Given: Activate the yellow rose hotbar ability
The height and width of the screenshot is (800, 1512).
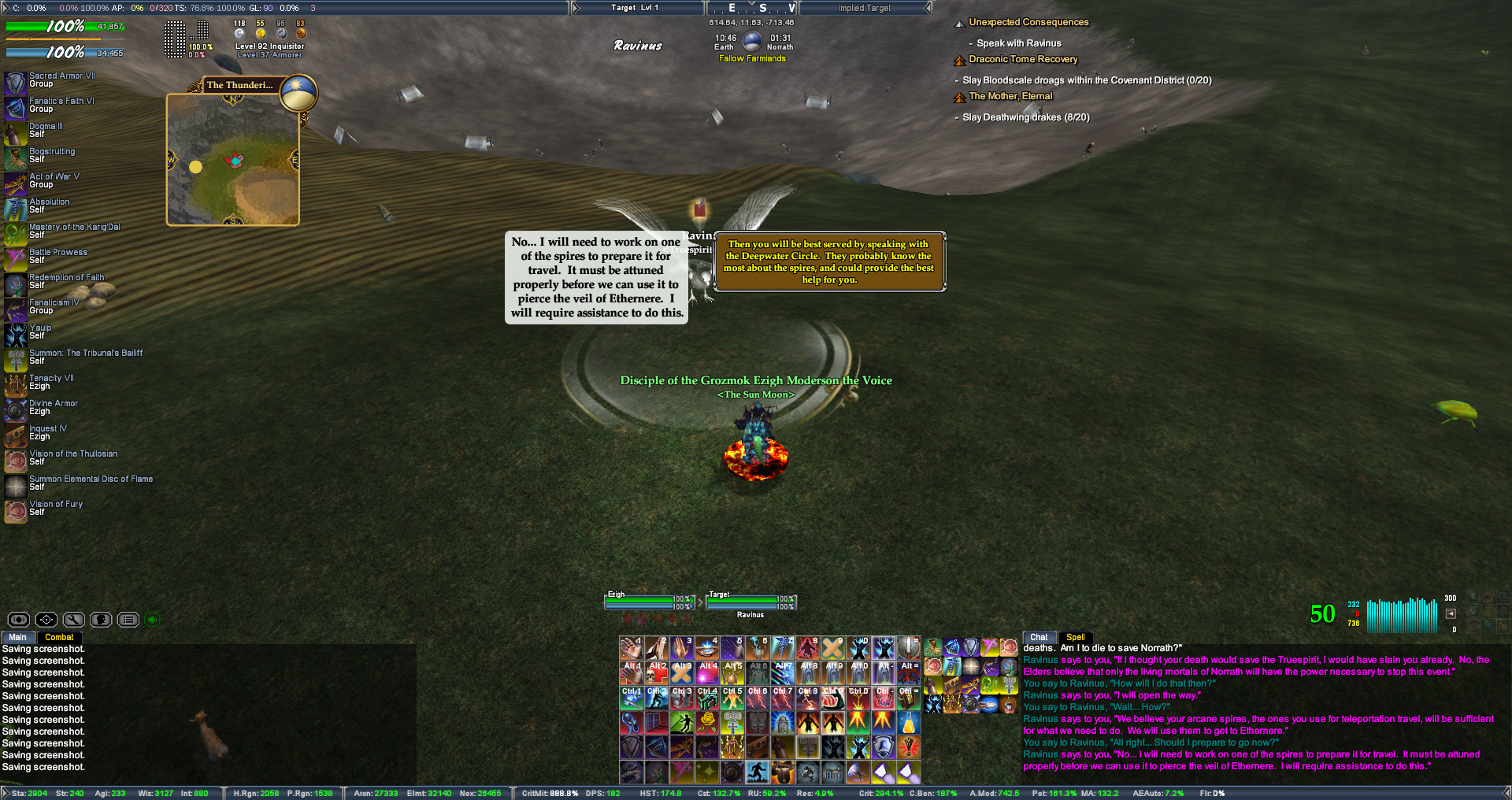Looking at the screenshot, I should pyautogui.click(x=707, y=721).
